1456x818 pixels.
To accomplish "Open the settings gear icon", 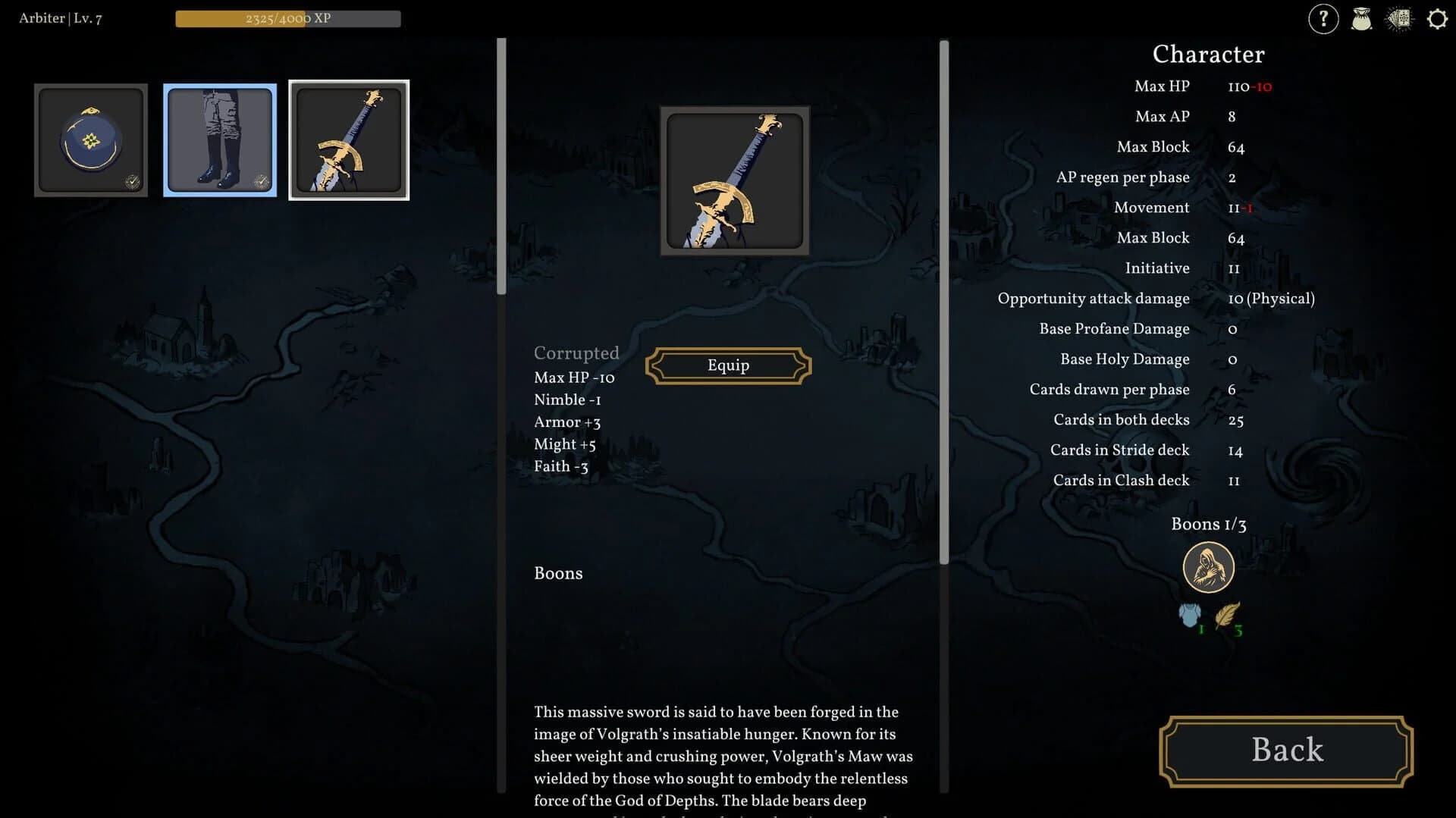I will click(x=1437, y=18).
